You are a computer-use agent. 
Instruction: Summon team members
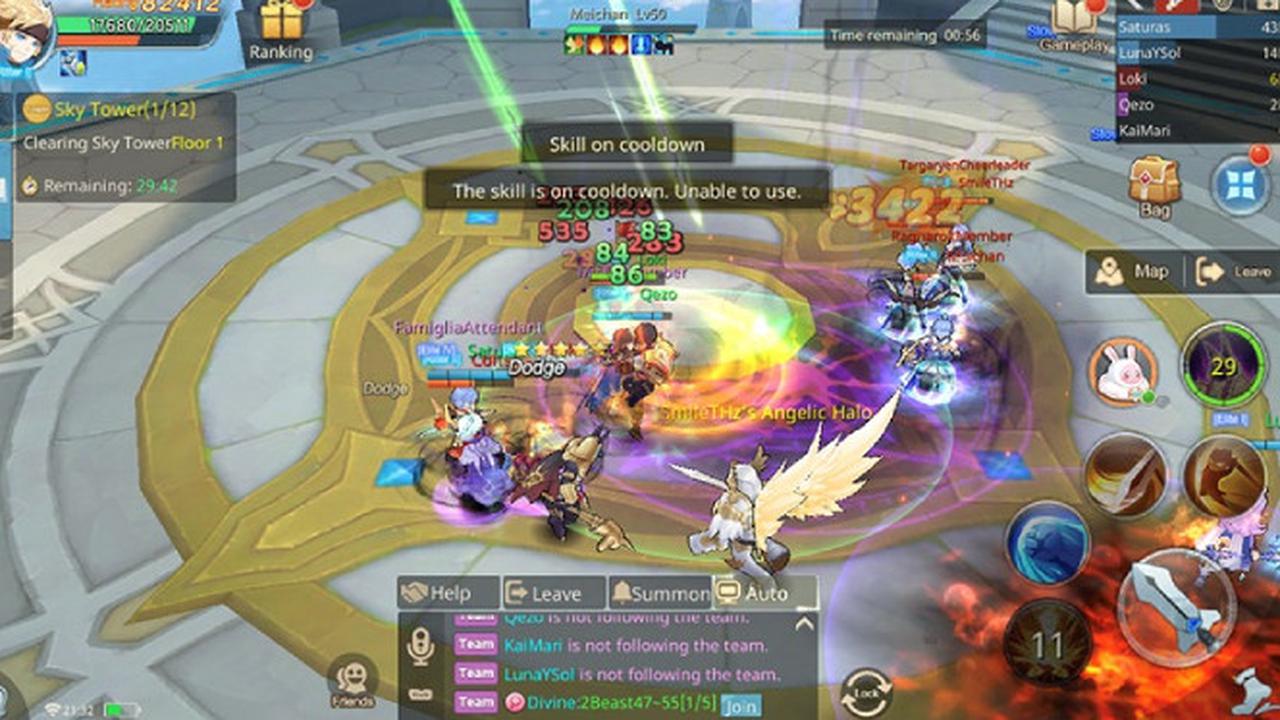point(660,593)
